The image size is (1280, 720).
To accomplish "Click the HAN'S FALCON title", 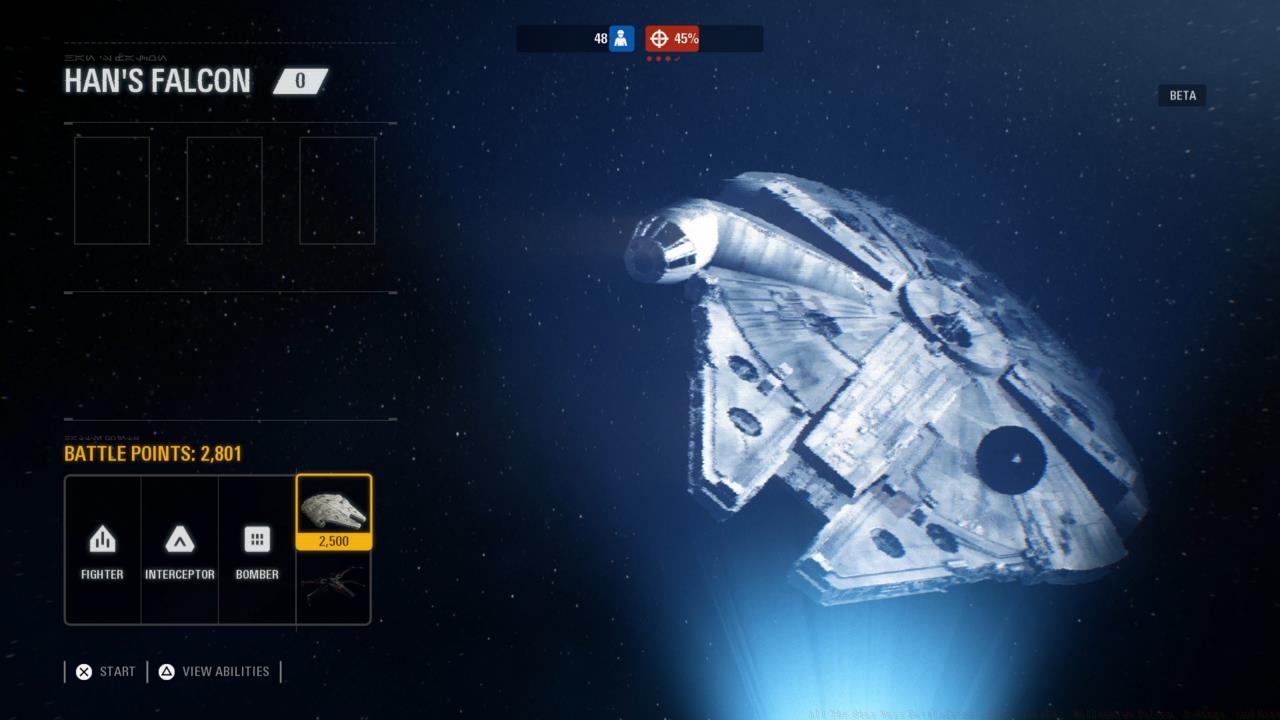I will click(x=157, y=81).
